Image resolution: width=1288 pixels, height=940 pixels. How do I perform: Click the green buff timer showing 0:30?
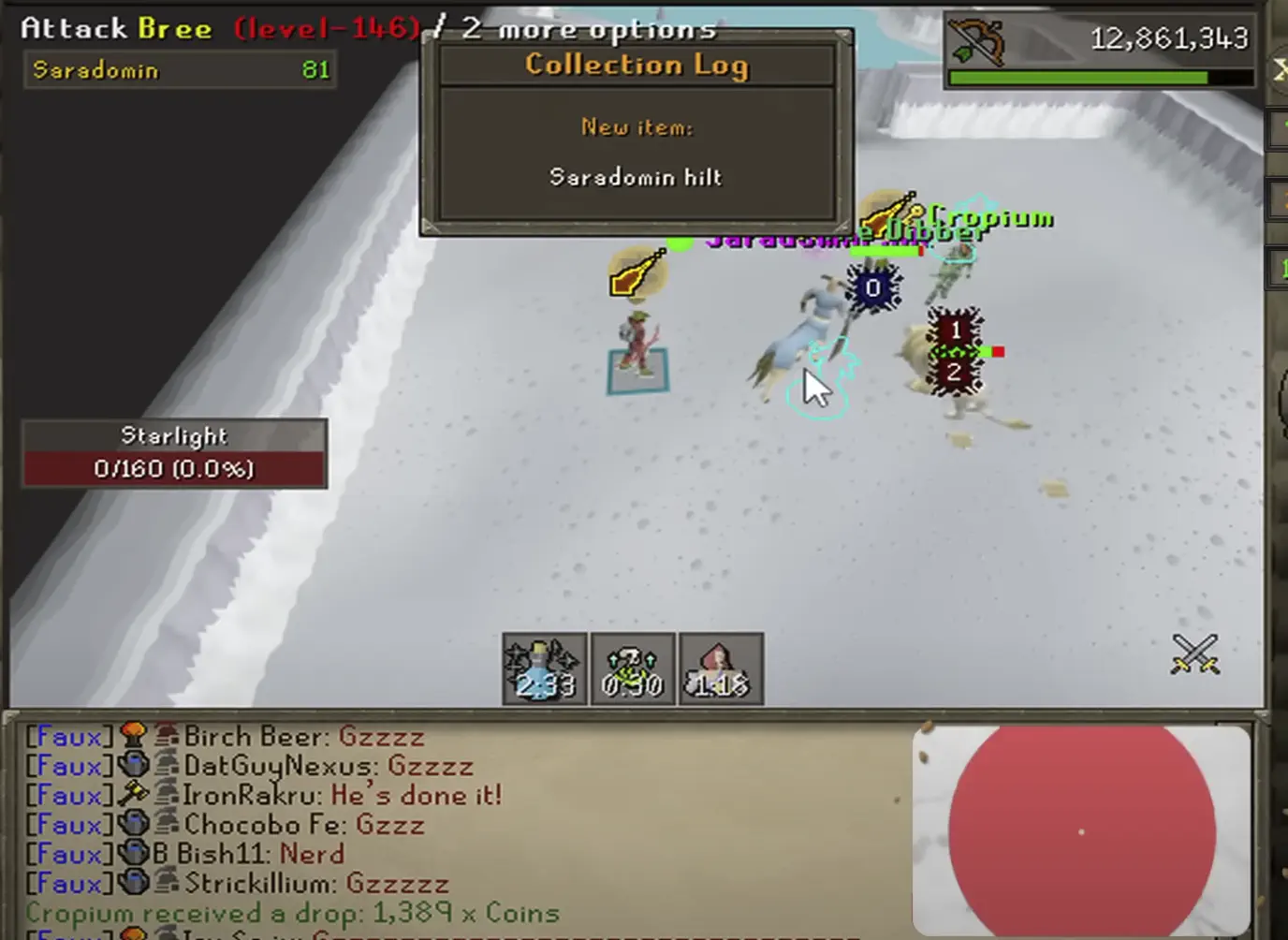[x=633, y=668]
